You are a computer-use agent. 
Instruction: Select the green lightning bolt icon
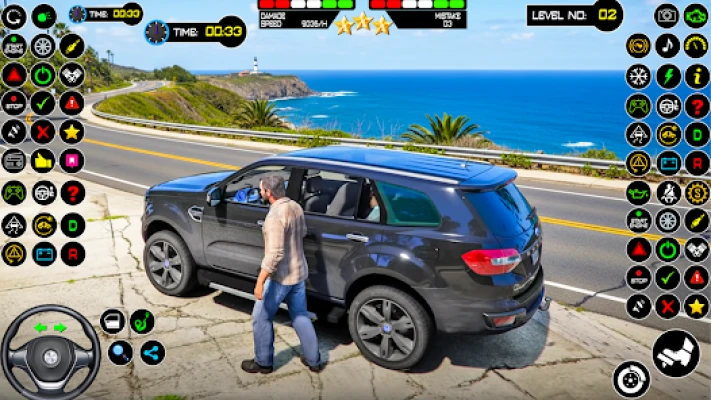coord(667,76)
